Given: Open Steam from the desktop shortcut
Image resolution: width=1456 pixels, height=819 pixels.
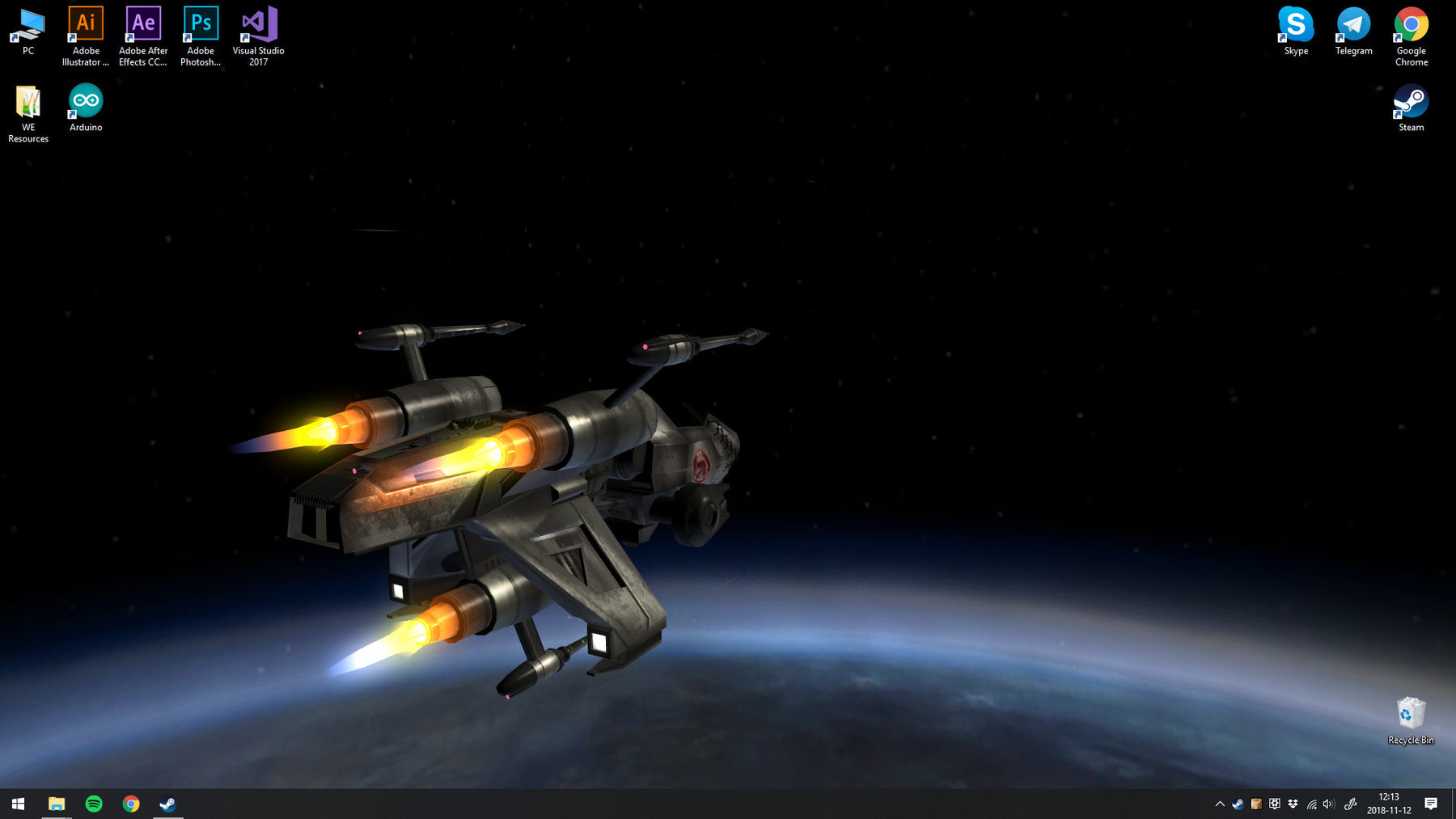Looking at the screenshot, I should pos(1411,105).
